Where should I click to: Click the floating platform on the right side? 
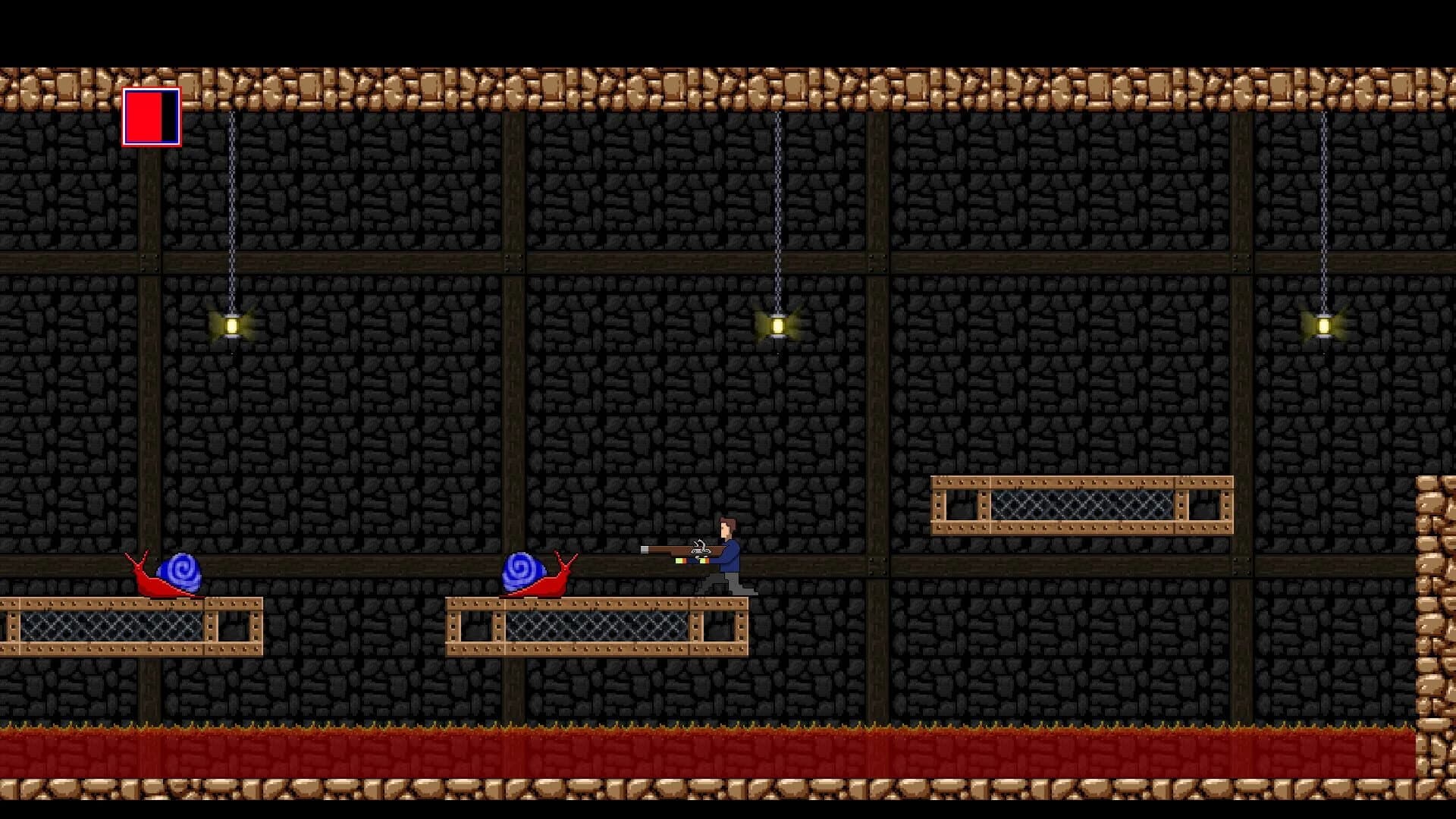1084,504
